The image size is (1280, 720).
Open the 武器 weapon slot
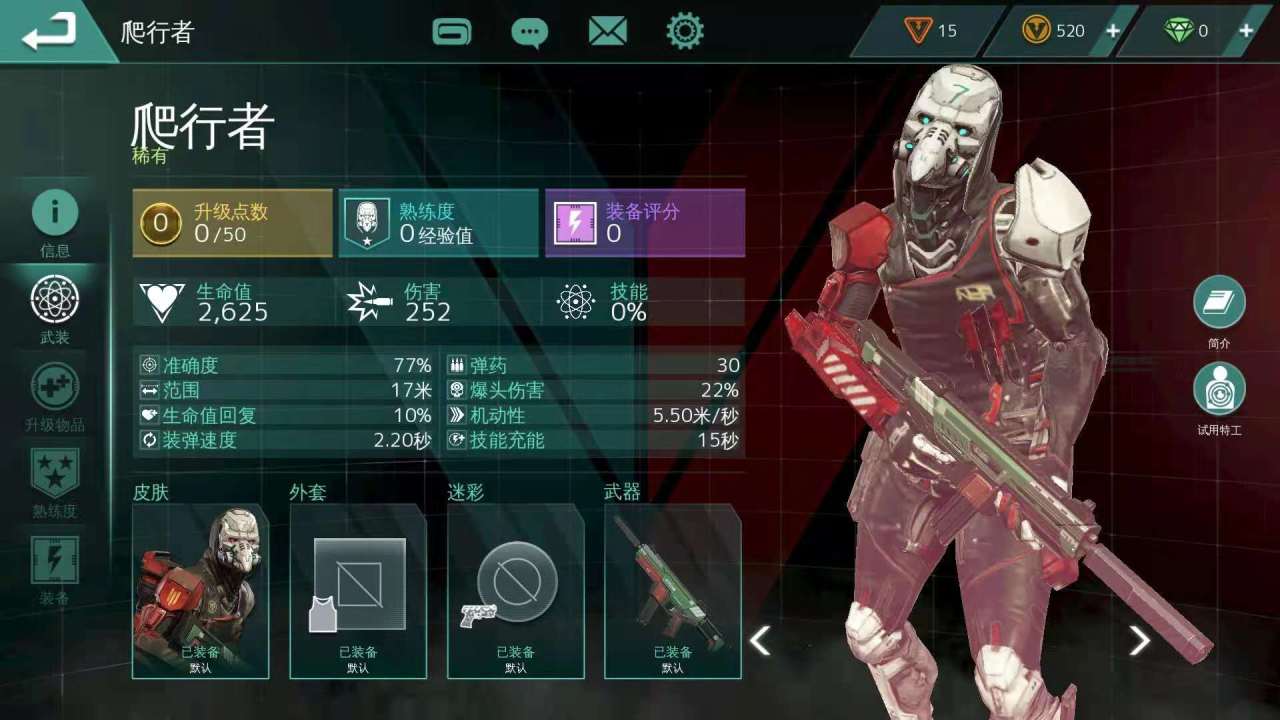[673, 591]
